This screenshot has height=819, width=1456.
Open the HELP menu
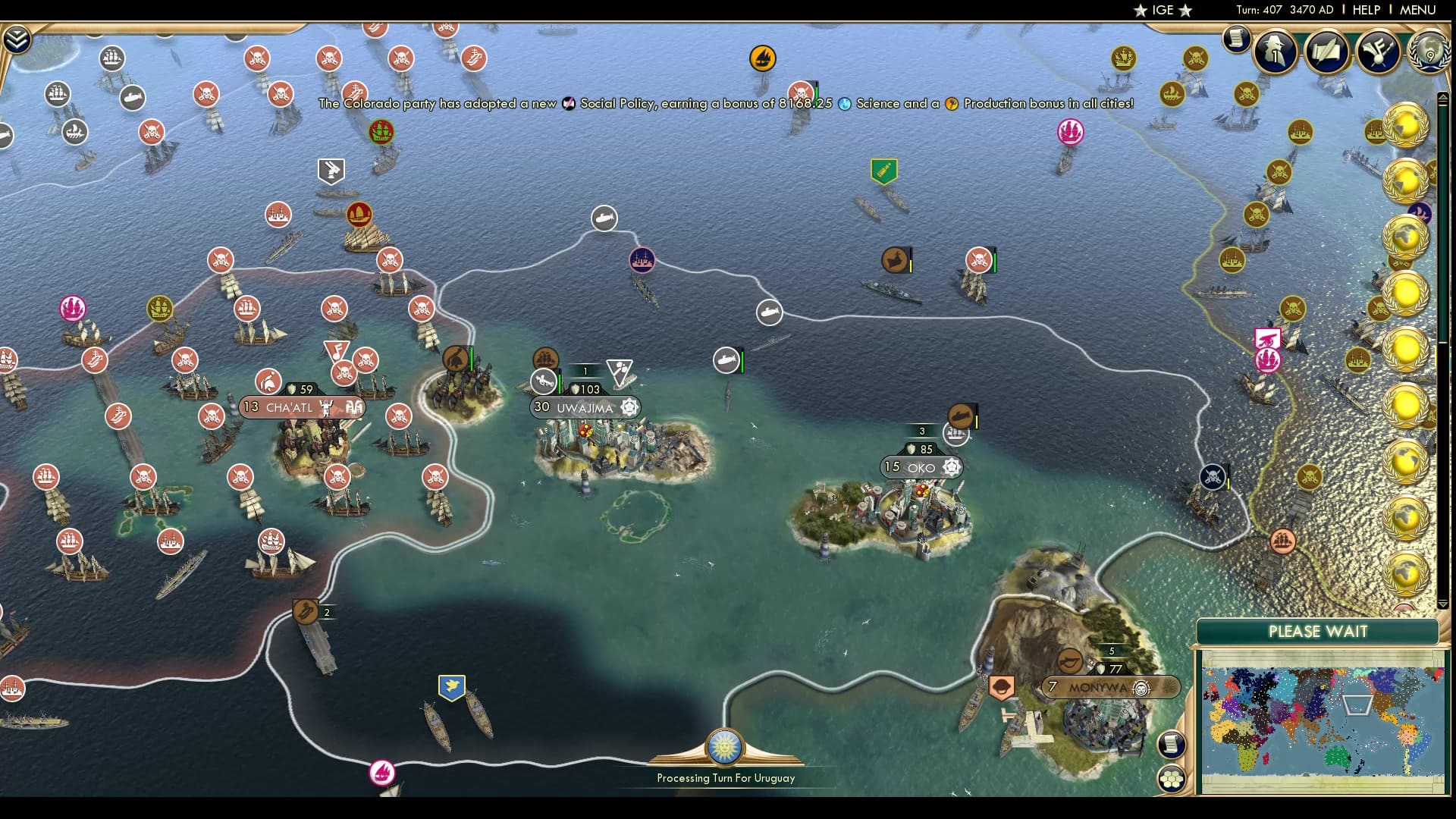pos(1365,10)
